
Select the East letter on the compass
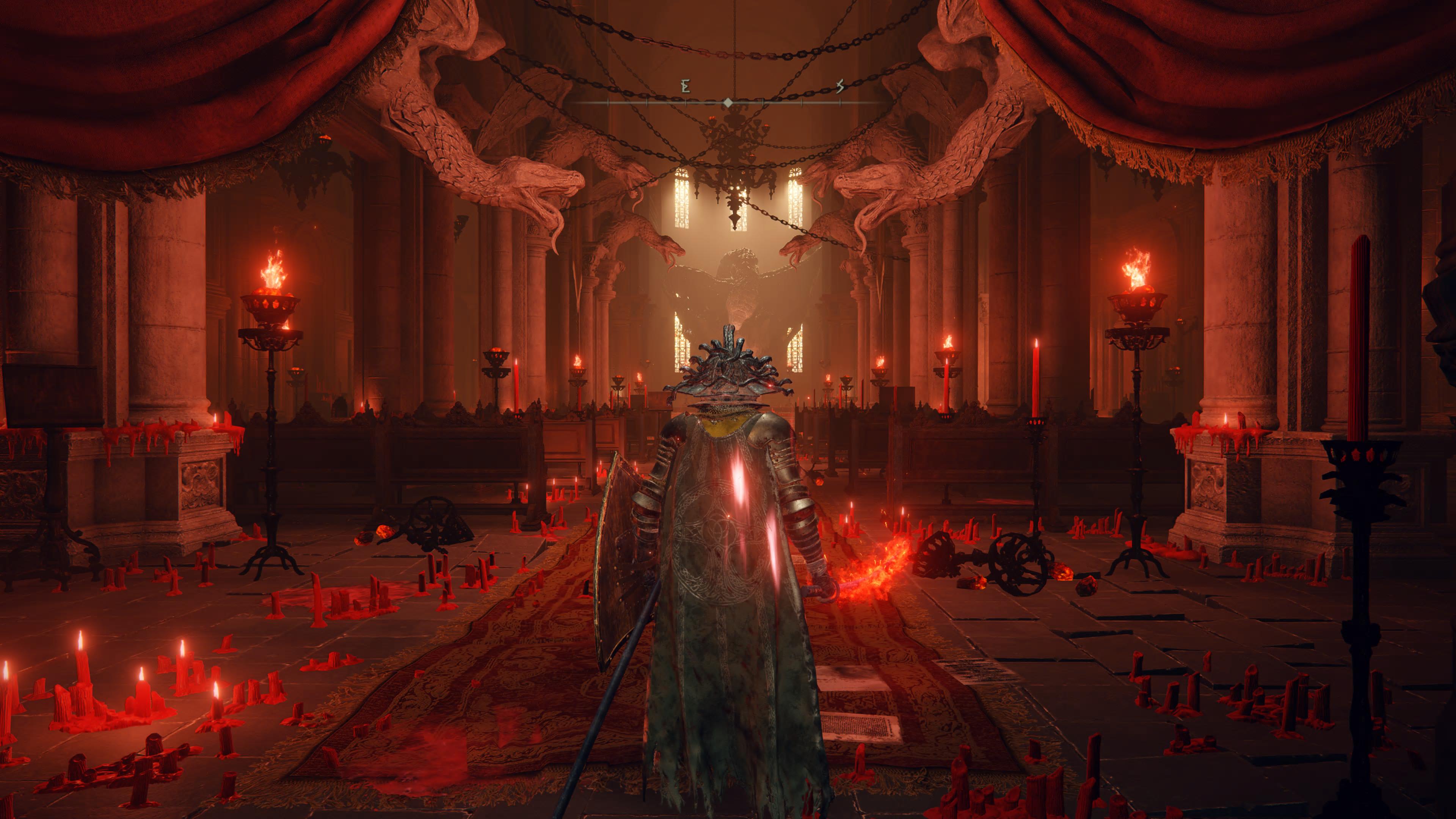686,87
